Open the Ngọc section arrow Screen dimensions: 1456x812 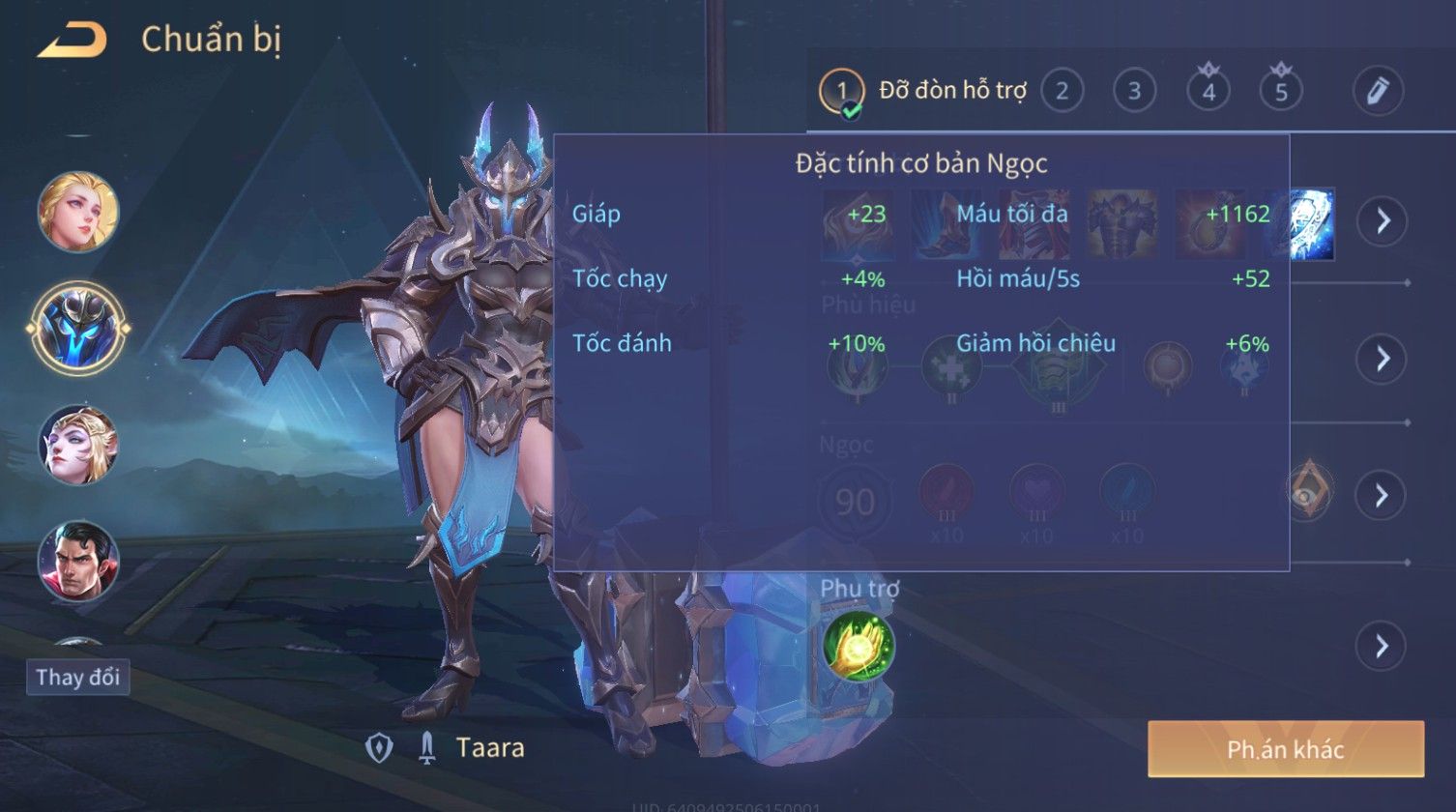point(1382,495)
